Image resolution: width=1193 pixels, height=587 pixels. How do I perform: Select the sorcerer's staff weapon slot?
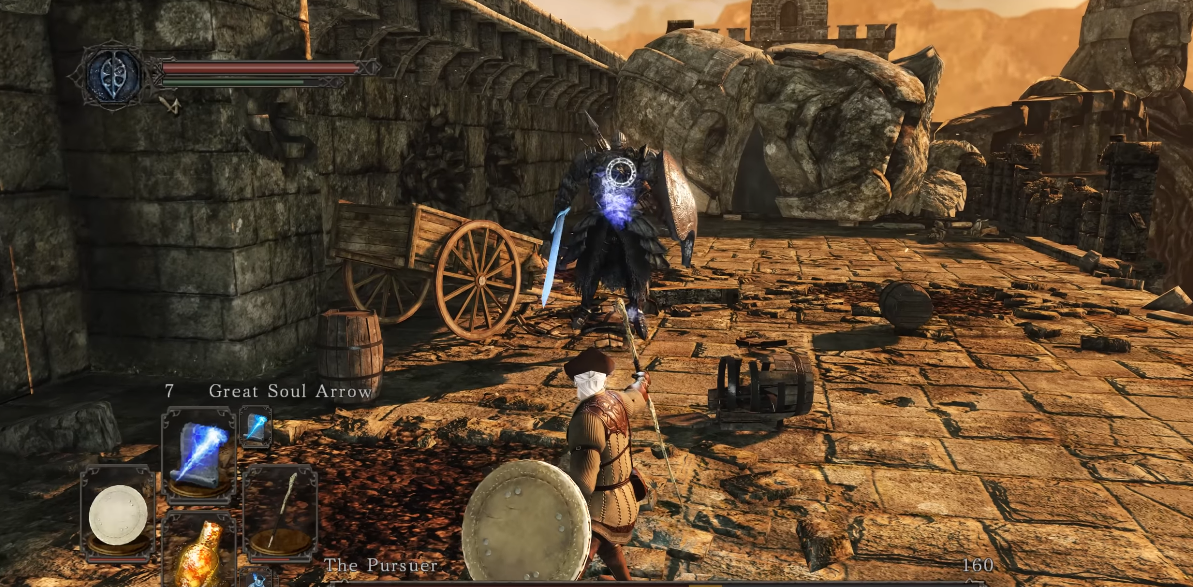pyautogui.click(x=279, y=514)
